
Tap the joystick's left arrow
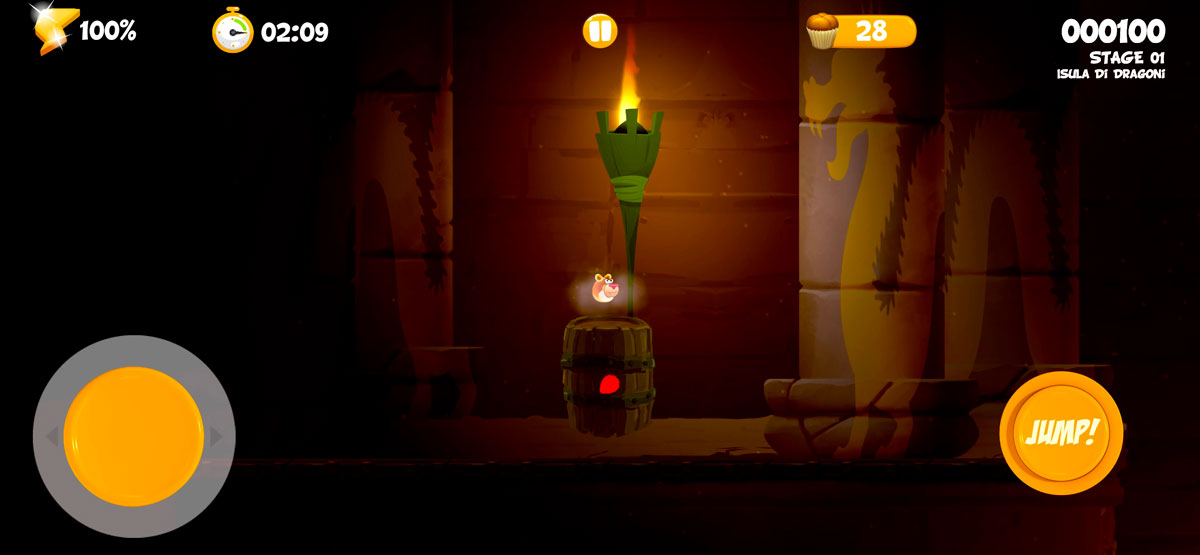tap(51, 437)
